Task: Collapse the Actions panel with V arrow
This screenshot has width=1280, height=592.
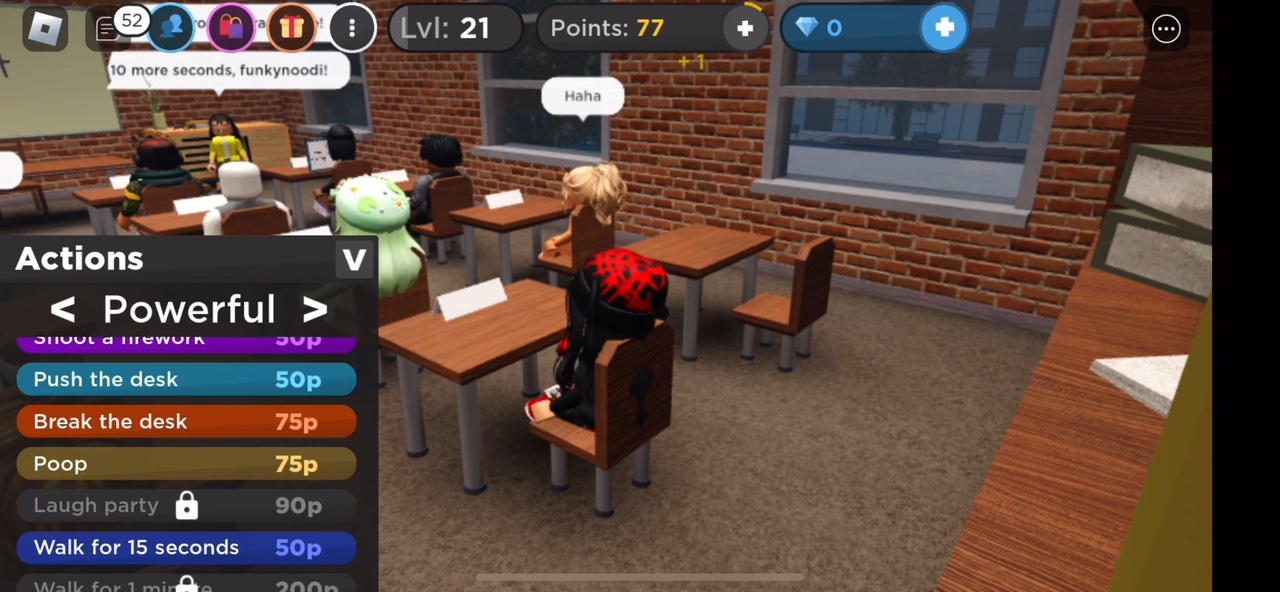Action: 354,260
